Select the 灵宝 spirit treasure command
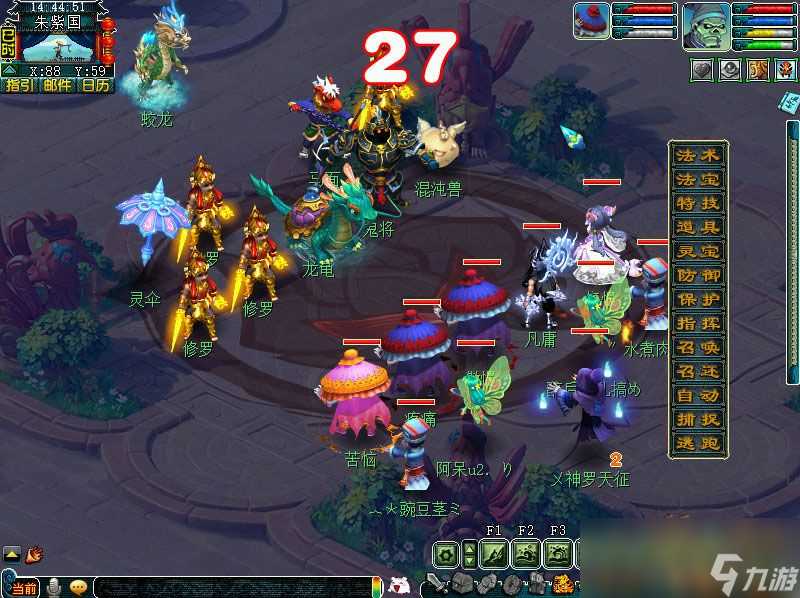This screenshot has height=598, width=800. point(697,252)
